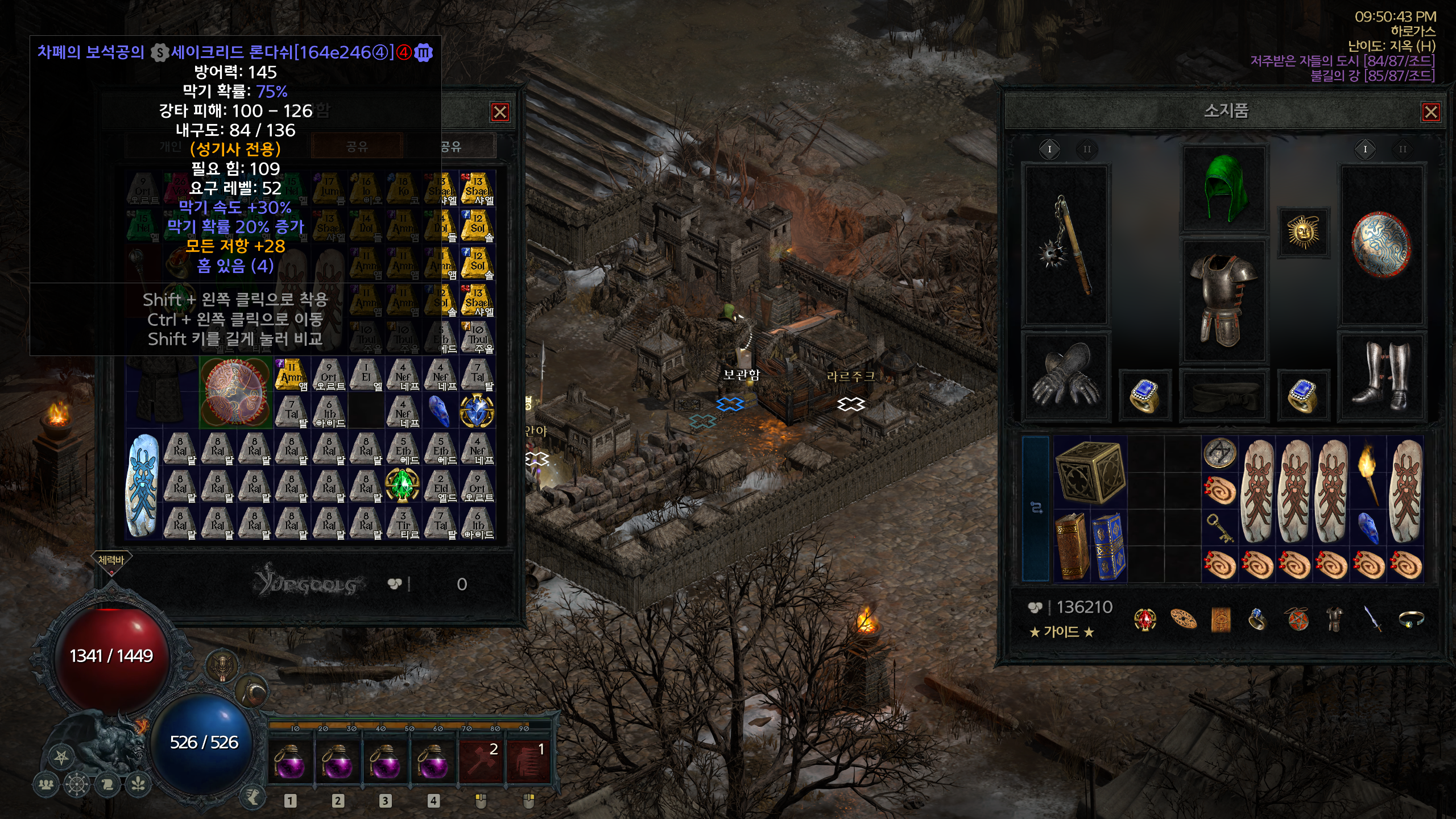This screenshot has height=819, width=1456.
Task: Pick the equipped body armor
Action: click(x=1225, y=300)
